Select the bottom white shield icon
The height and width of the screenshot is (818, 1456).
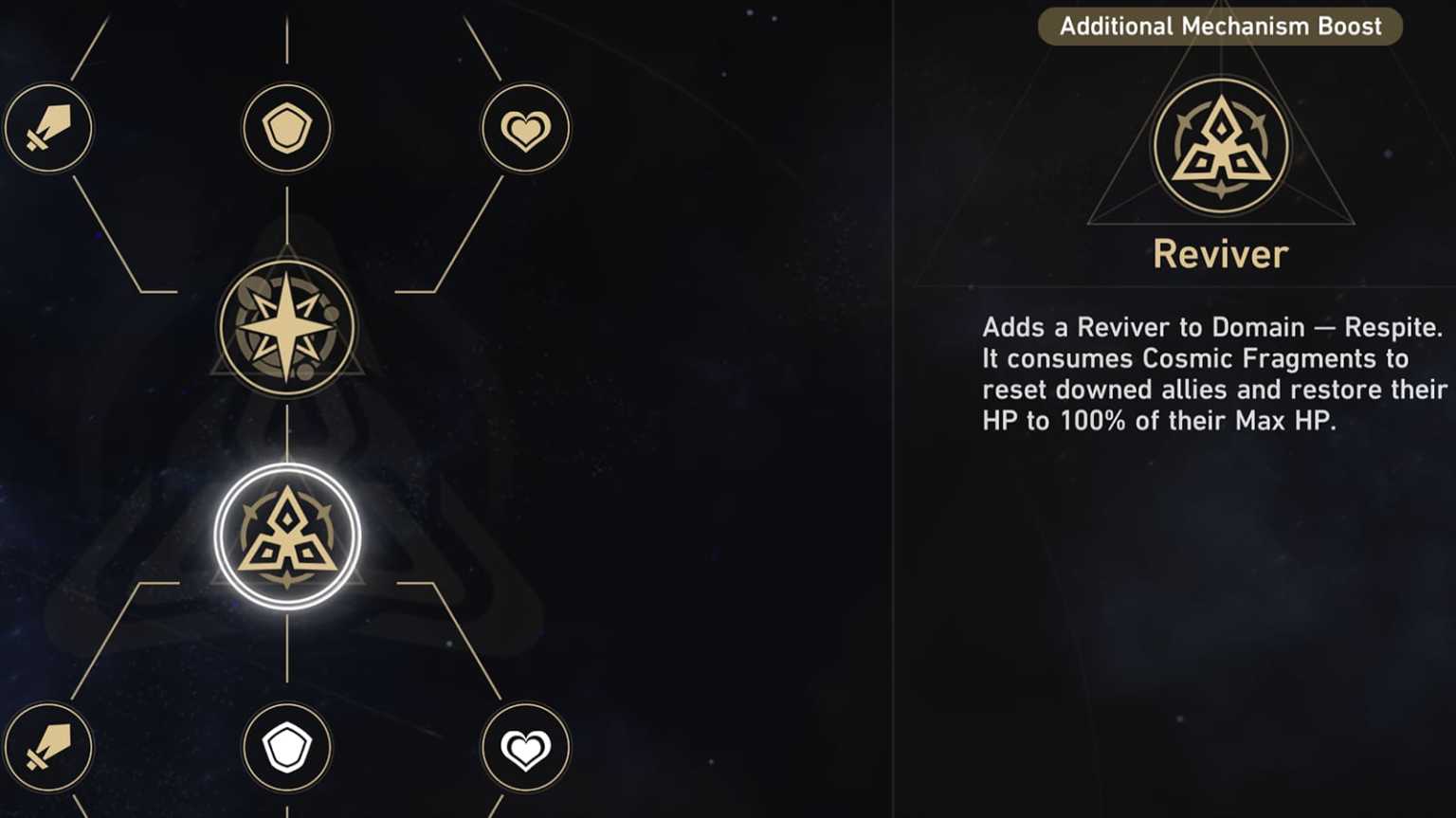click(287, 747)
